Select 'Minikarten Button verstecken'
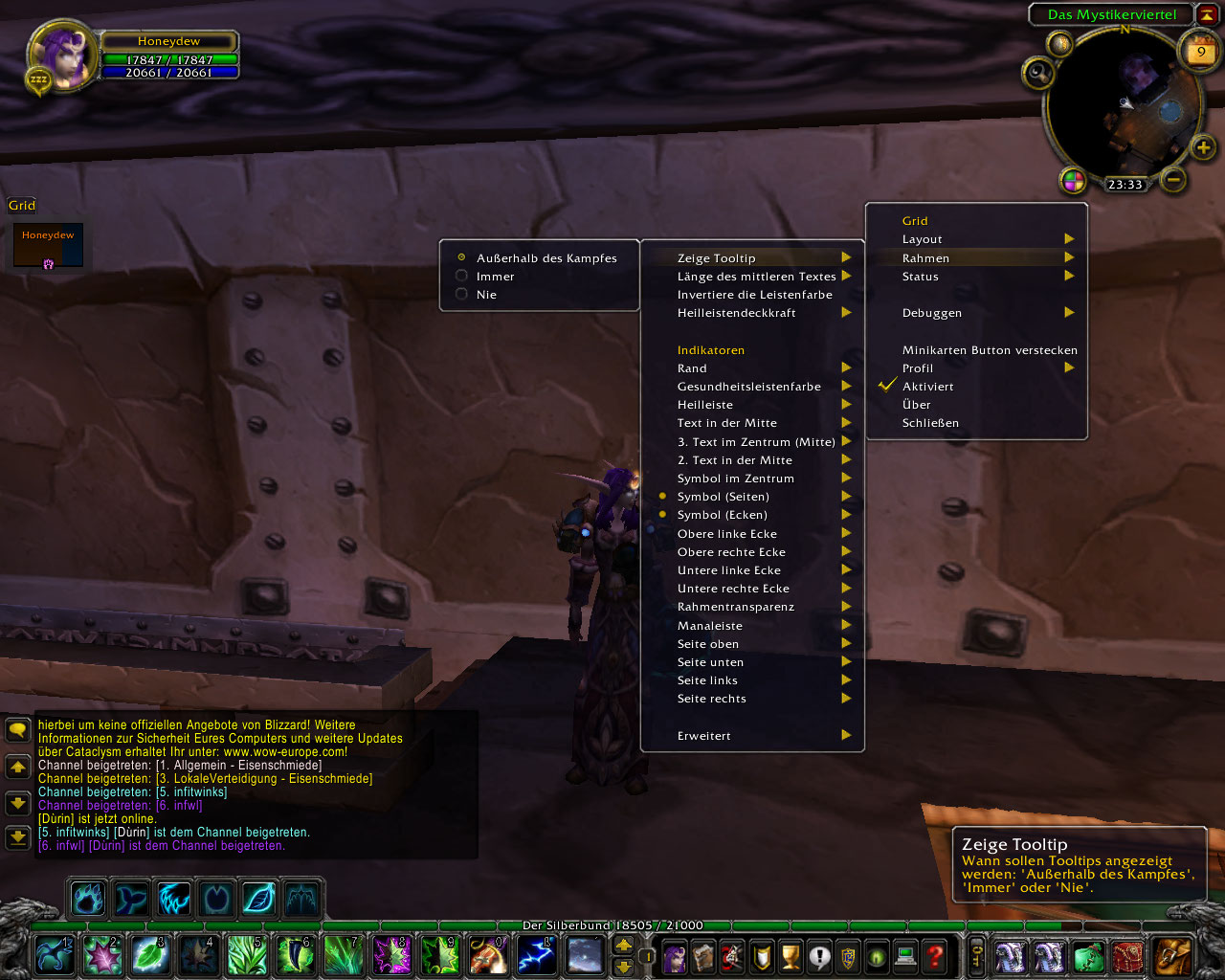The image size is (1225, 980). (989, 350)
